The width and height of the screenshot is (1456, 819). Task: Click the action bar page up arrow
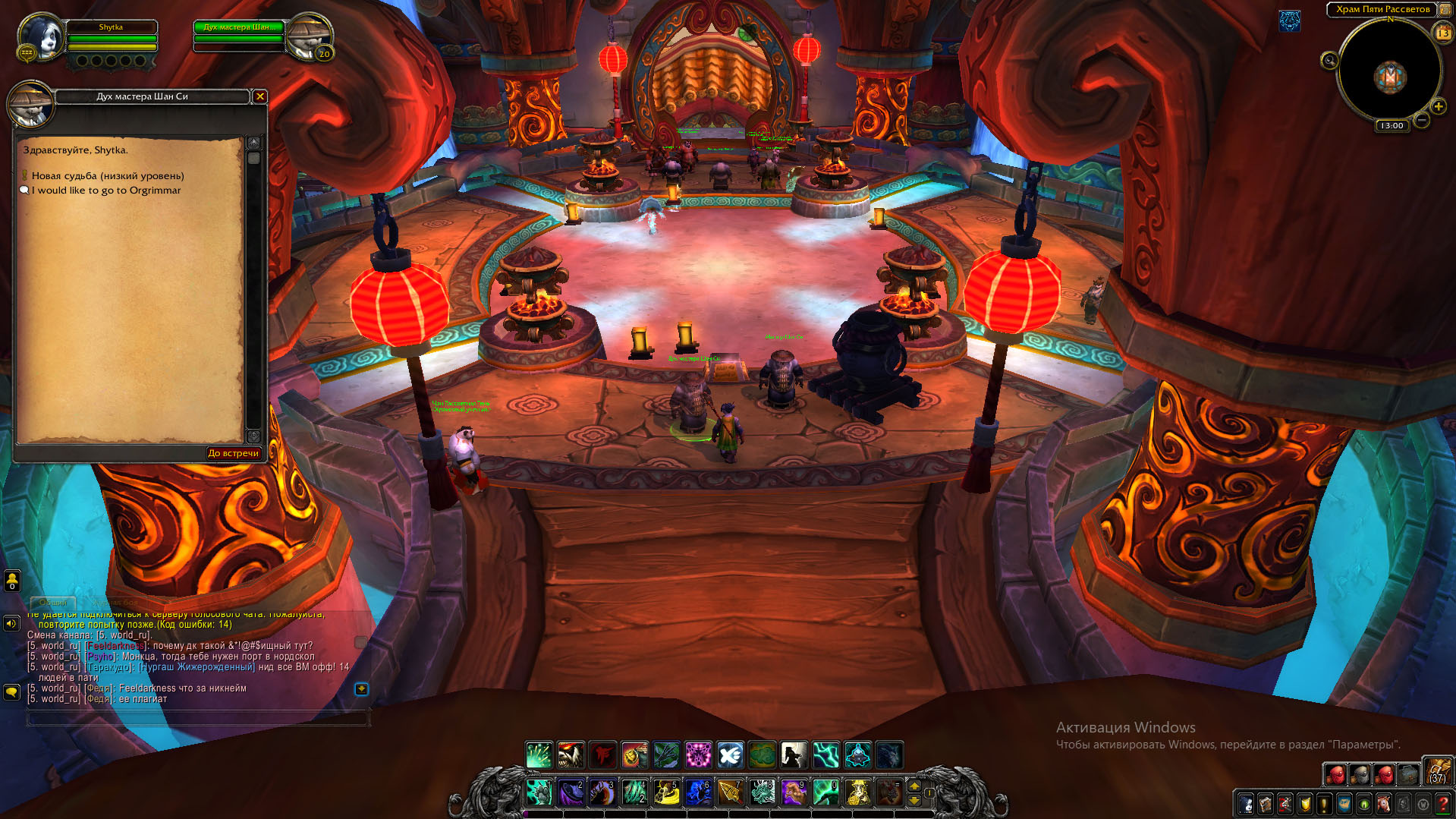pyautogui.click(x=914, y=786)
